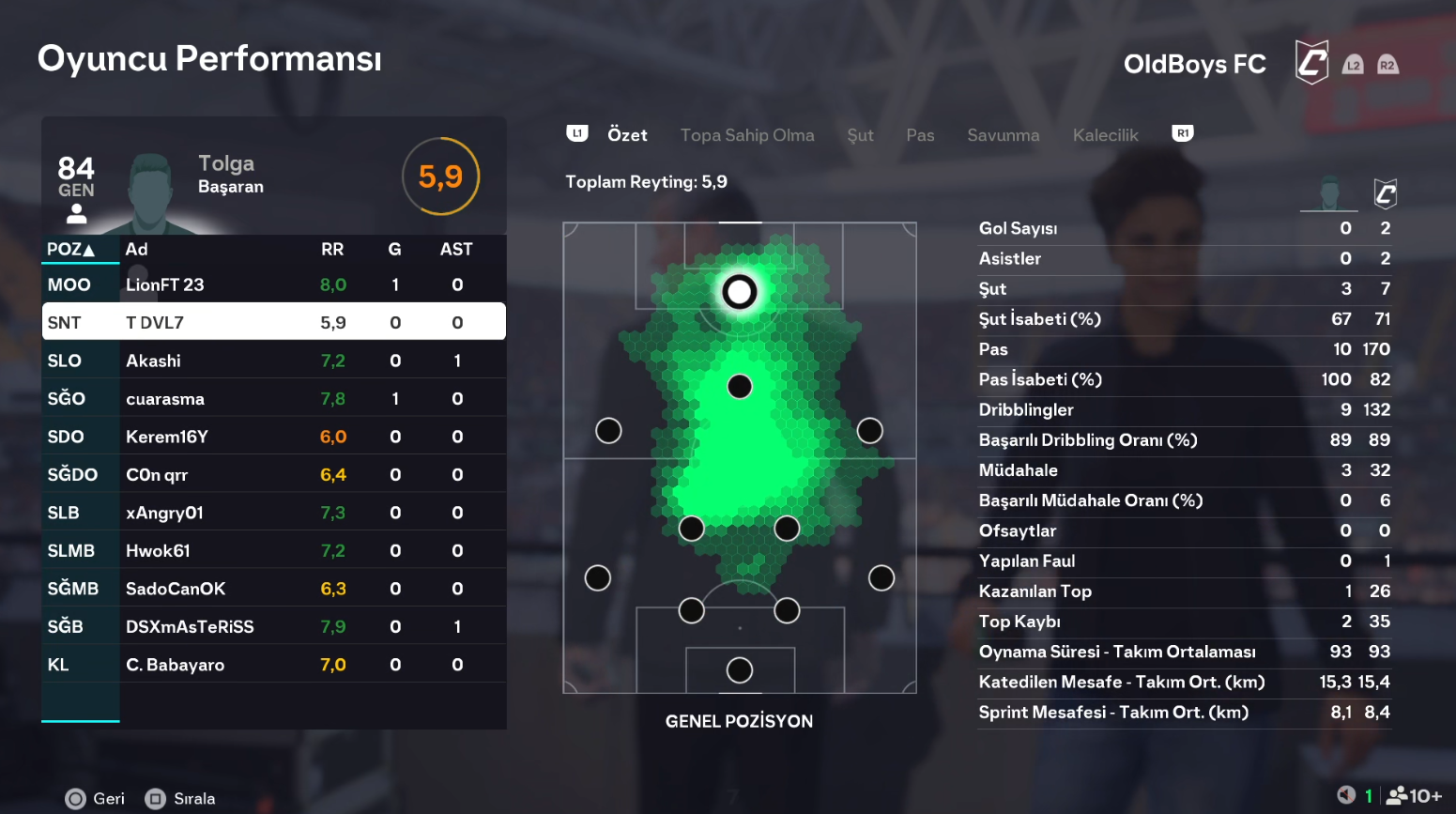Select DSXmAsTeRiSS player row

click(273, 626)
